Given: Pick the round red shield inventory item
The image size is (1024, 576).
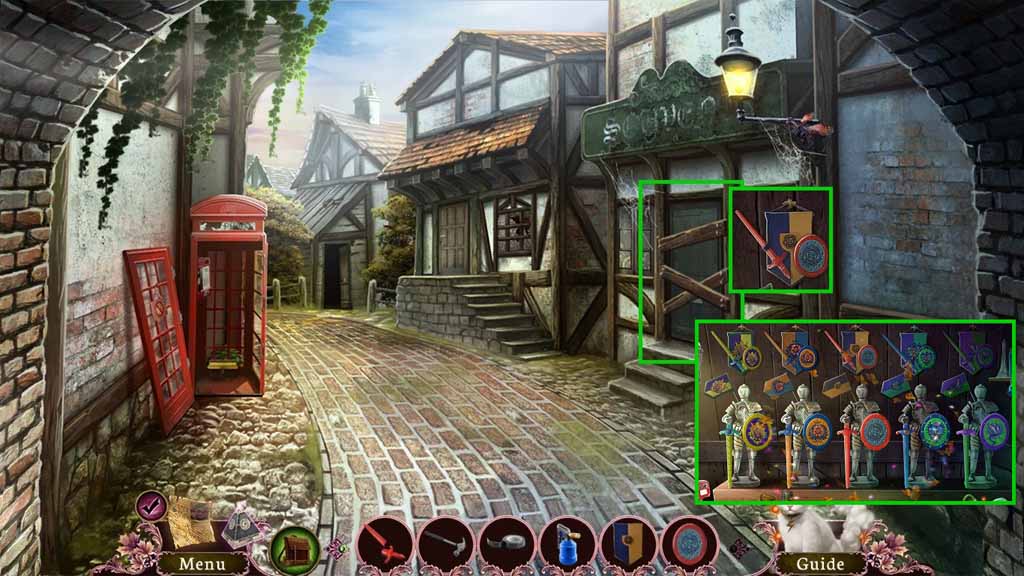Looking at the screenshot, I should pos(689,543).
